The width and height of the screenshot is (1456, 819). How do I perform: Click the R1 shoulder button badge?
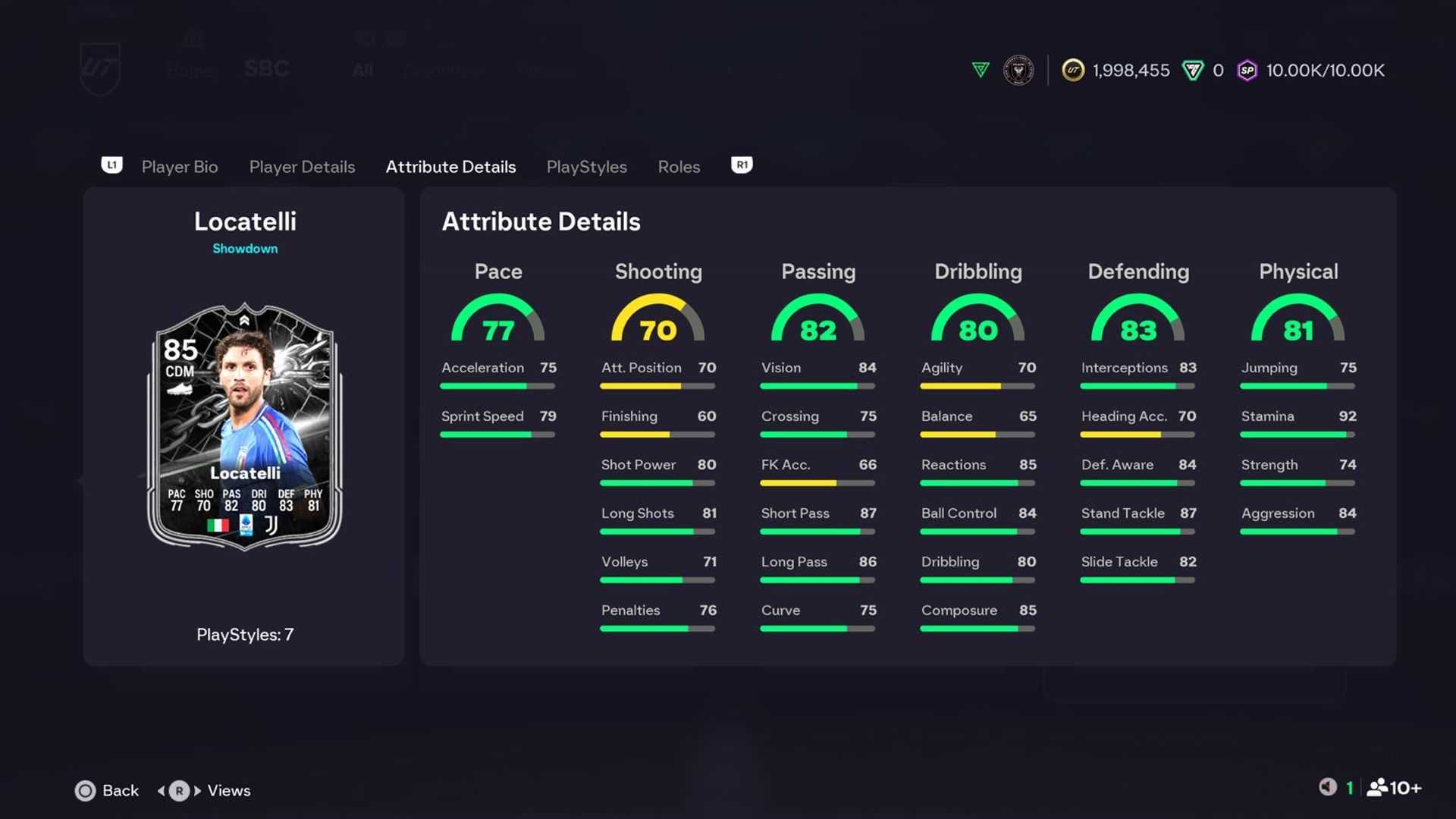[x=741, y=165]
